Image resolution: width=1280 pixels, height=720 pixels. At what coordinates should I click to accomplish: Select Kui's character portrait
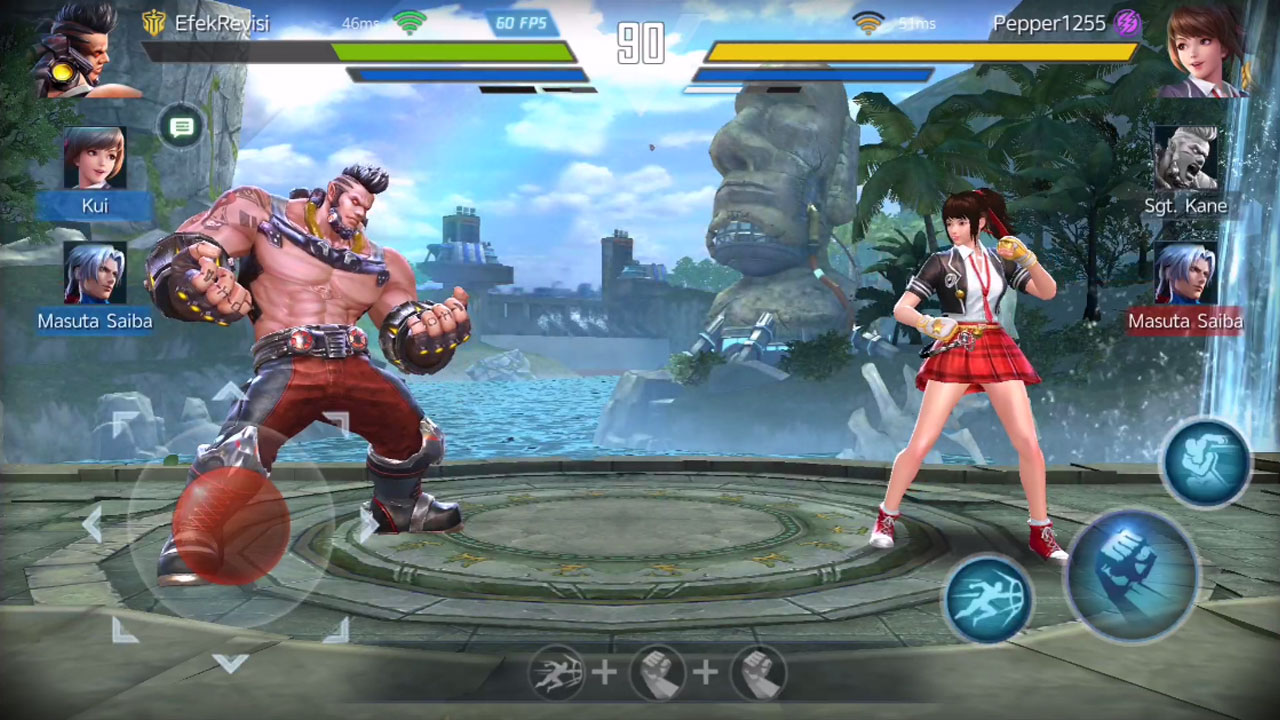point(95,160)
